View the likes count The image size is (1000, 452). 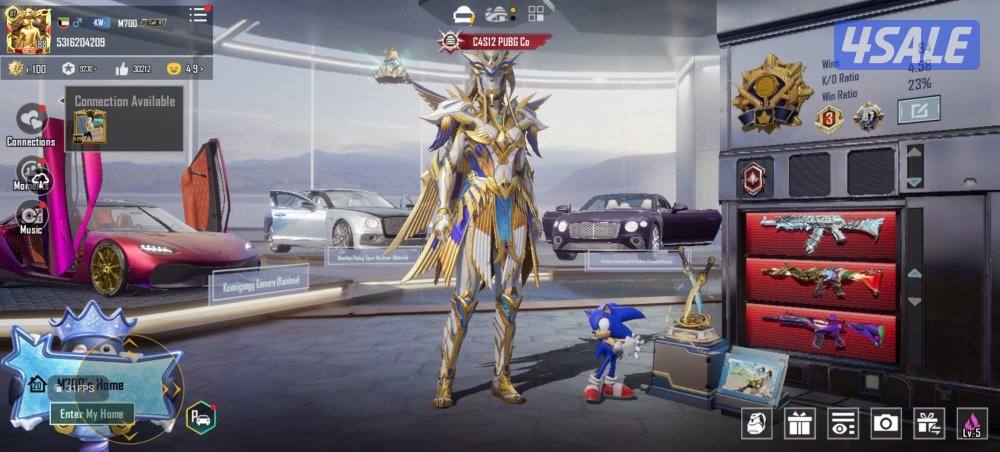[x=131, y=69]
